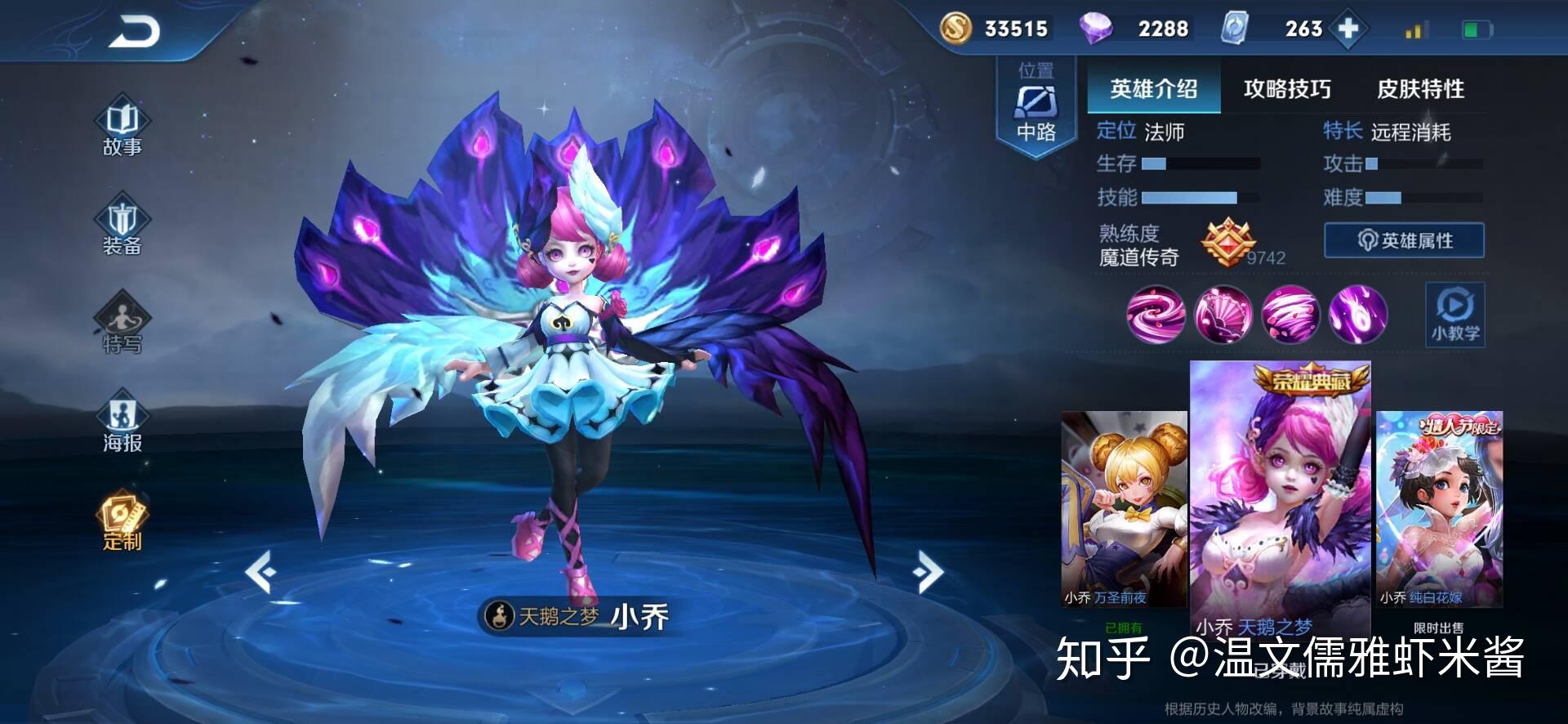
Task: Open the 特写 close-up view
Action: pos(122,324)
